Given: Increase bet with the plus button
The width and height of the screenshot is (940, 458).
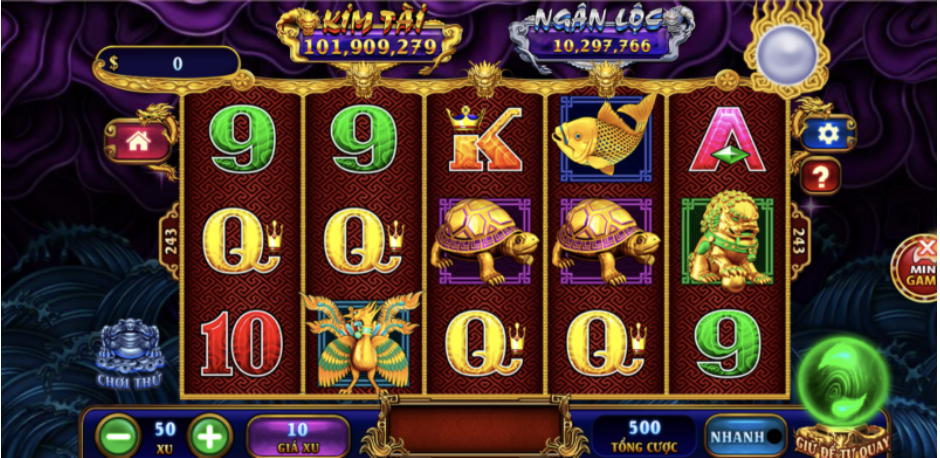Looking at the screenshot, I should tap(209, 436).
